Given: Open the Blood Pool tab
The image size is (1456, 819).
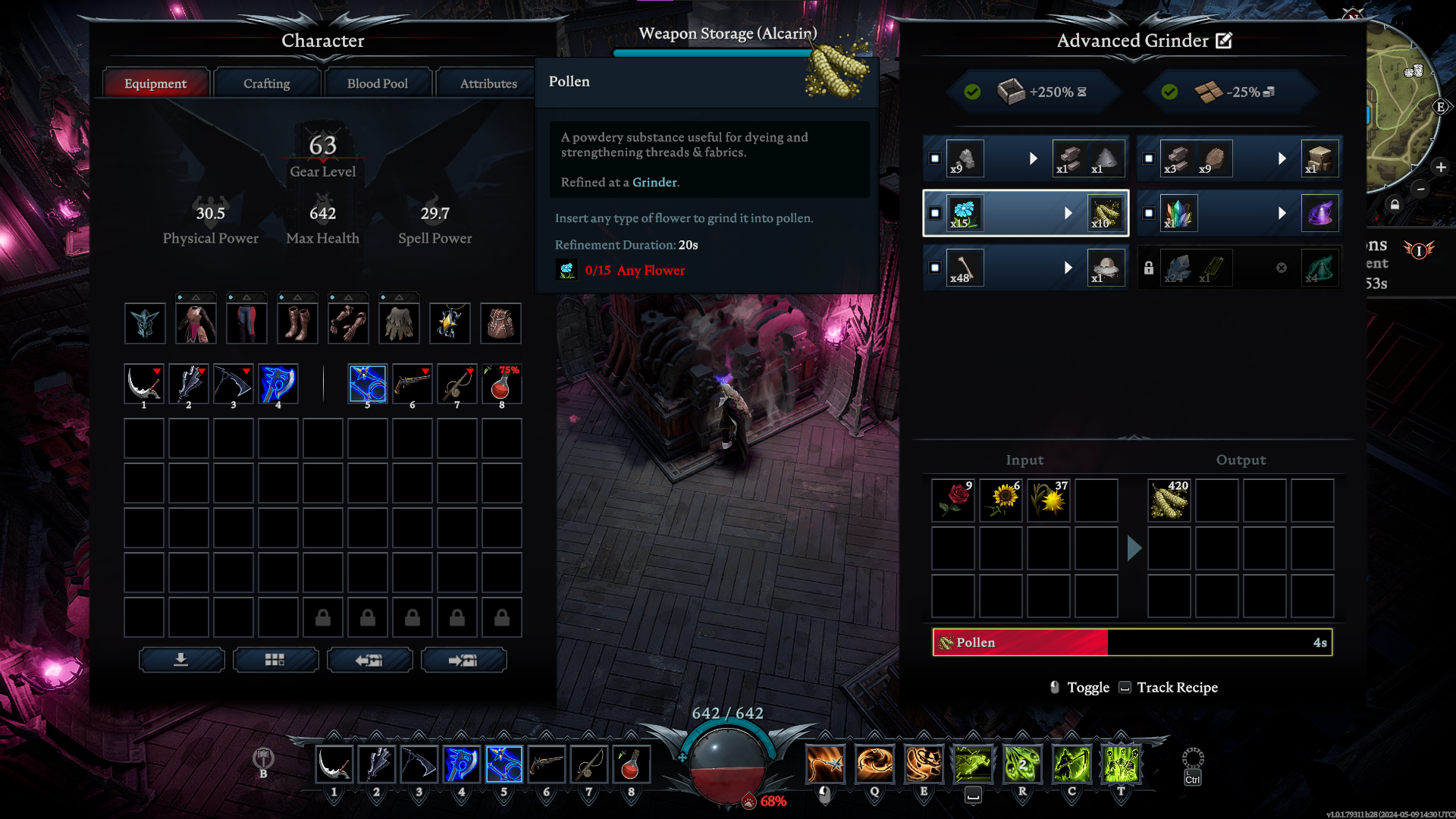Looking at the screenshot, I should 377,83.
